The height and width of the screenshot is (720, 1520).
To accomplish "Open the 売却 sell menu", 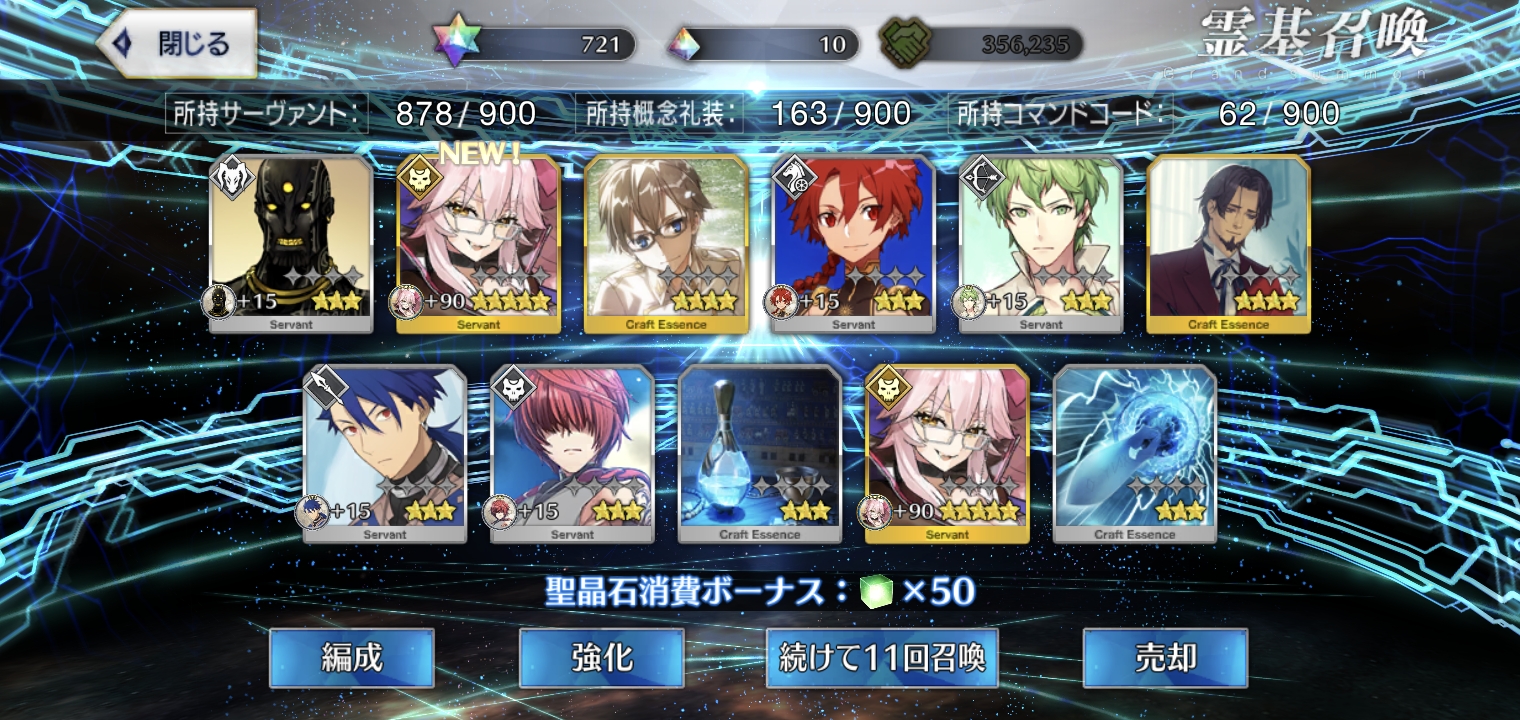I will 1165,657.
